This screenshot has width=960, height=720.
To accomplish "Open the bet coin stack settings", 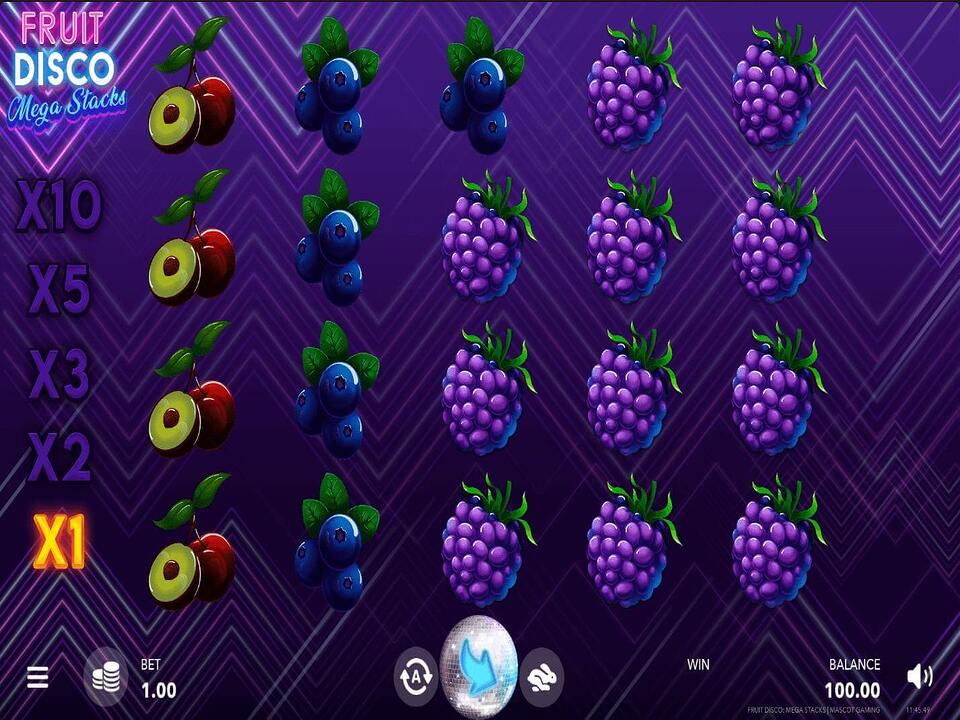I will (105, 676).
